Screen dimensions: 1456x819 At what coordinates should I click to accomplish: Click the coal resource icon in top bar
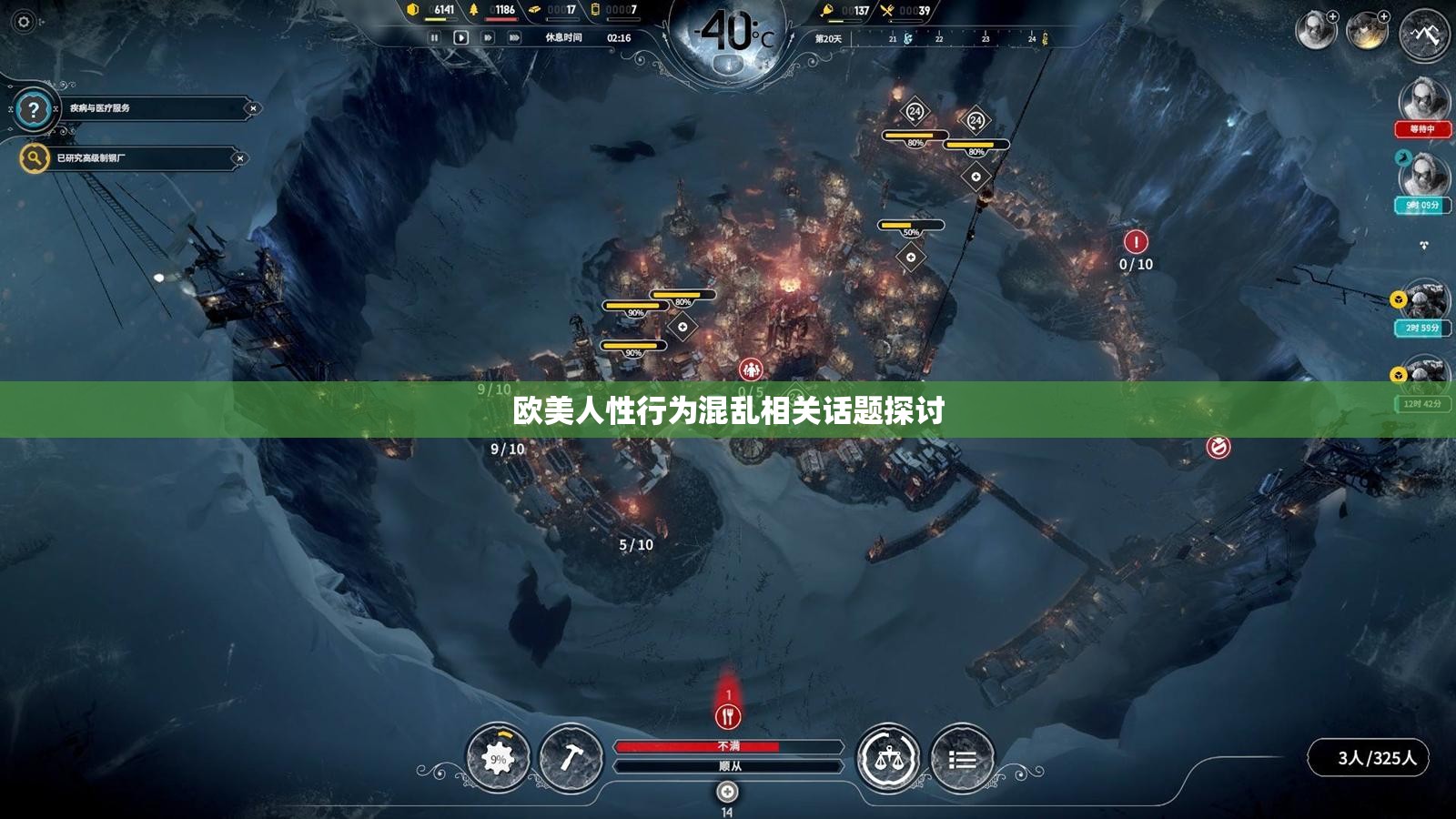414,10
